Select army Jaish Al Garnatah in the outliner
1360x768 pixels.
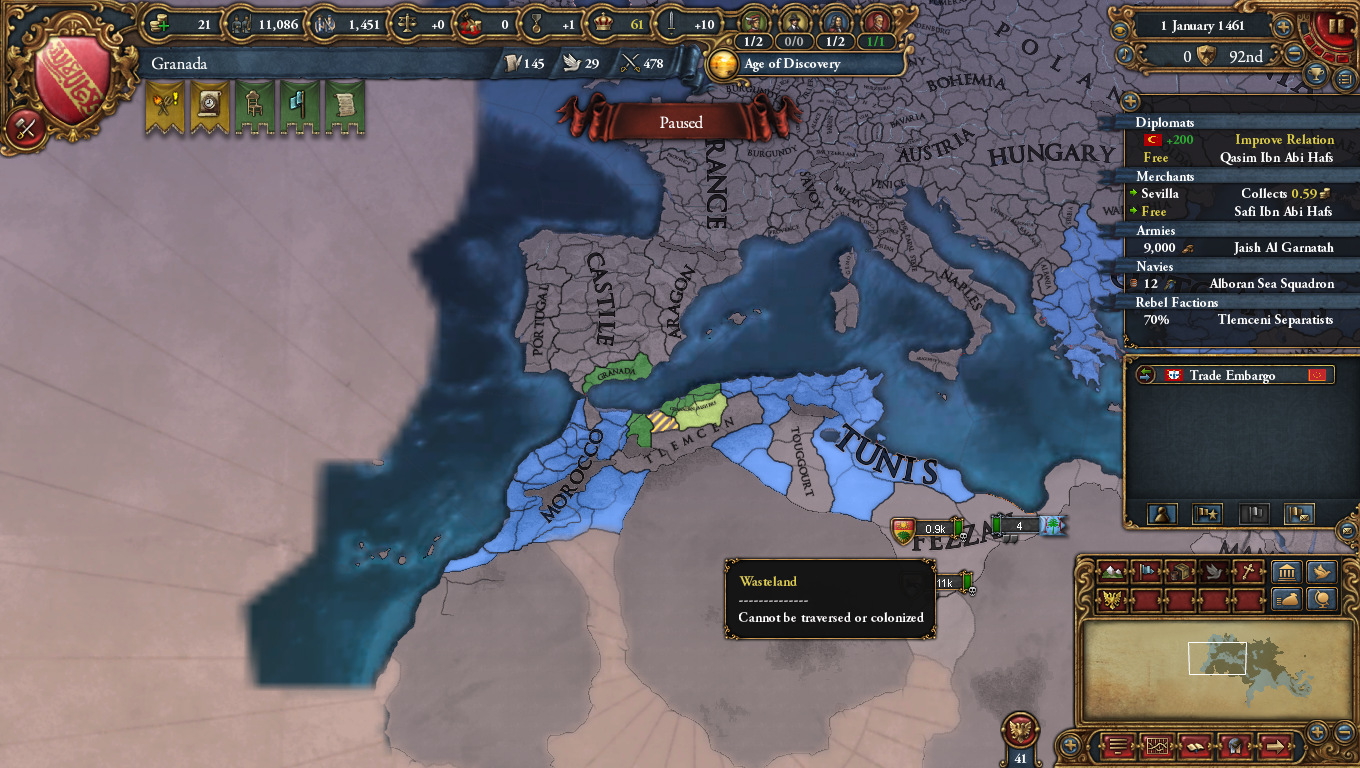[x=1284, y=248]
